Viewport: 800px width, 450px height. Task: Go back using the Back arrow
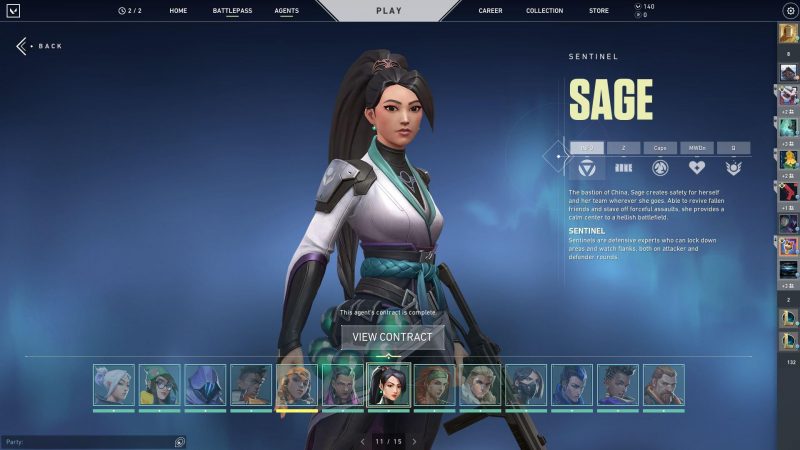(x=39, y=46)
